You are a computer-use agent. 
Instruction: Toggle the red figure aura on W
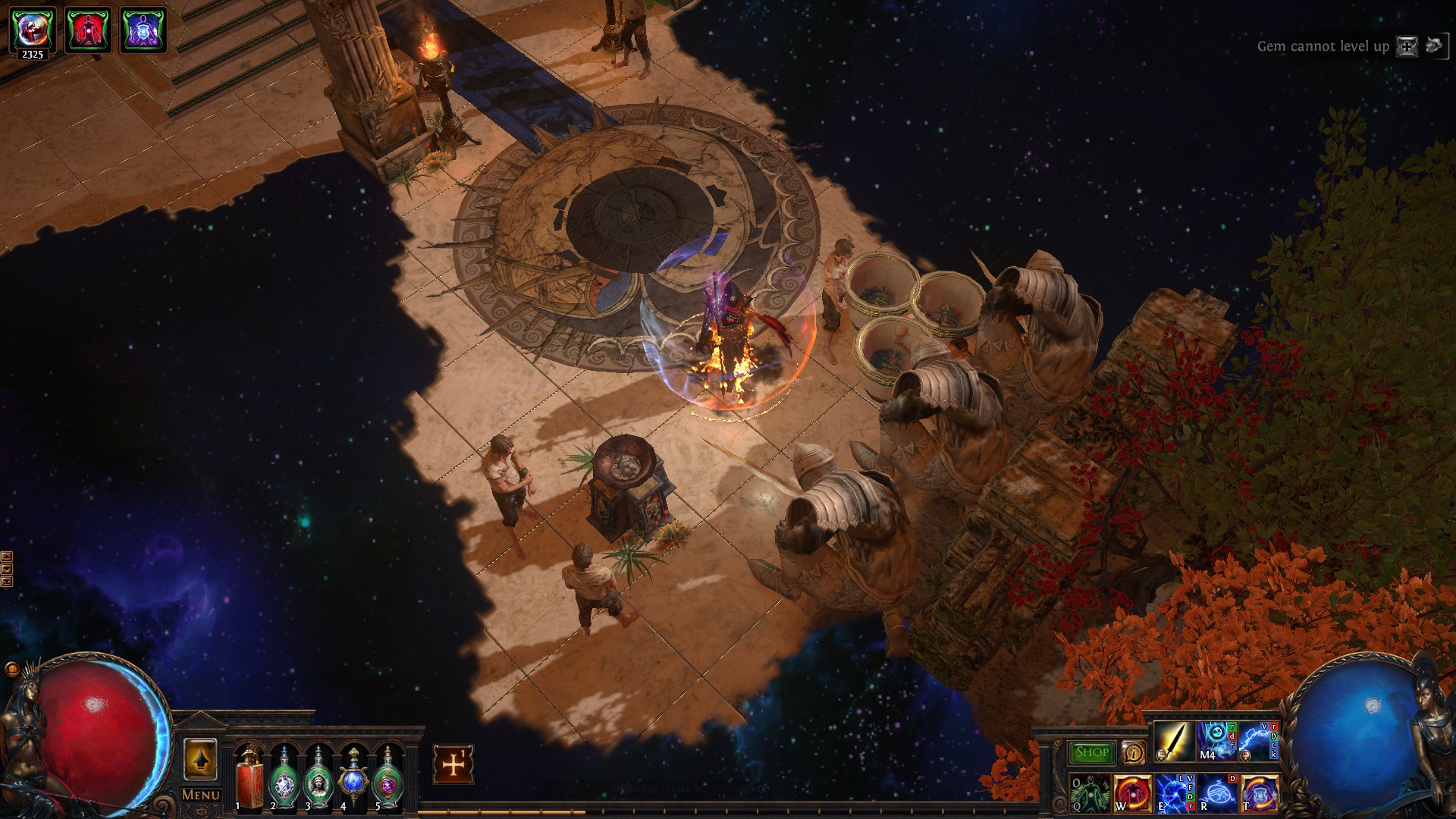click(1132, 793)
